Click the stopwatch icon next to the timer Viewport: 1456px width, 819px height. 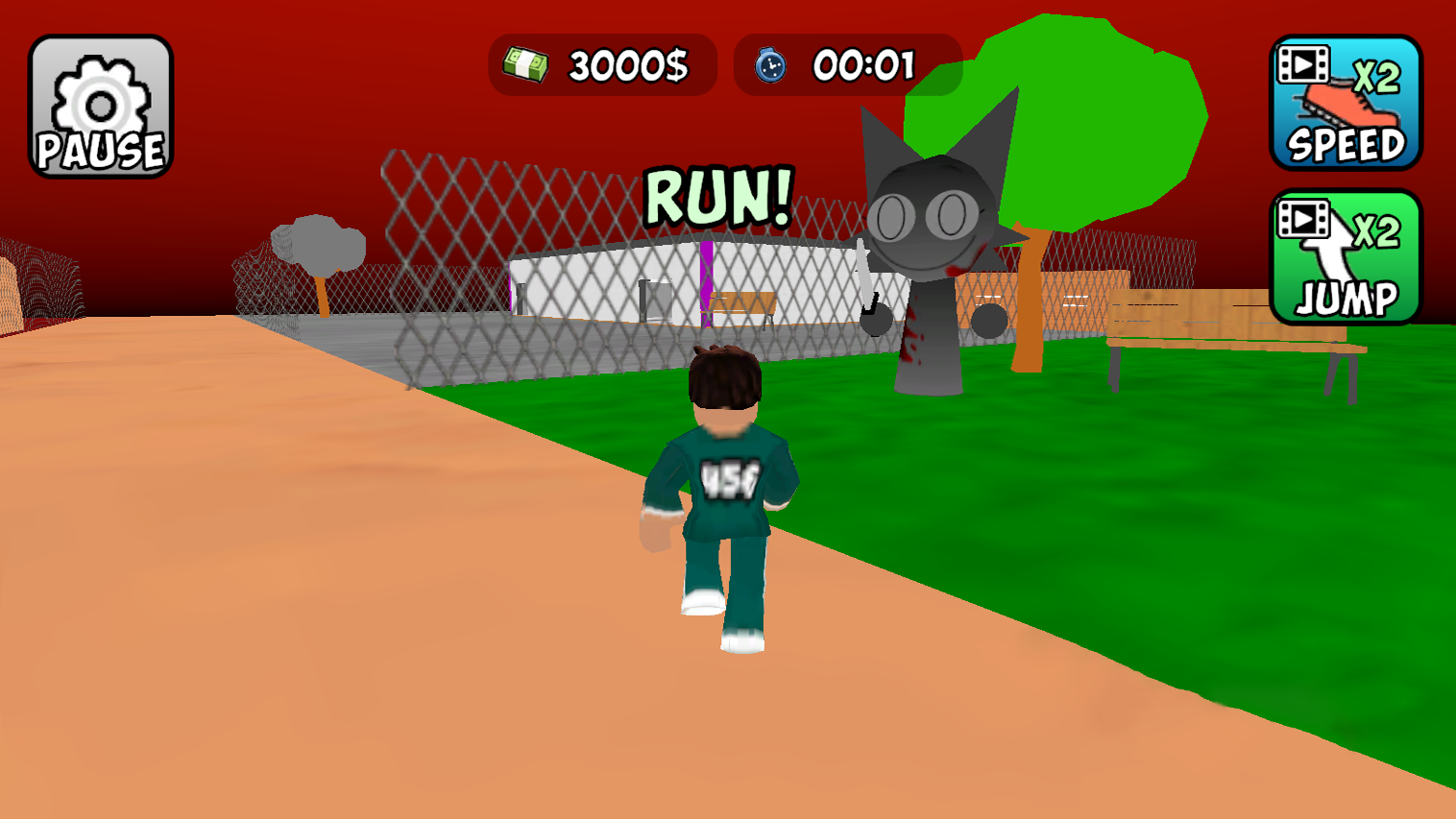click(771, 65)
